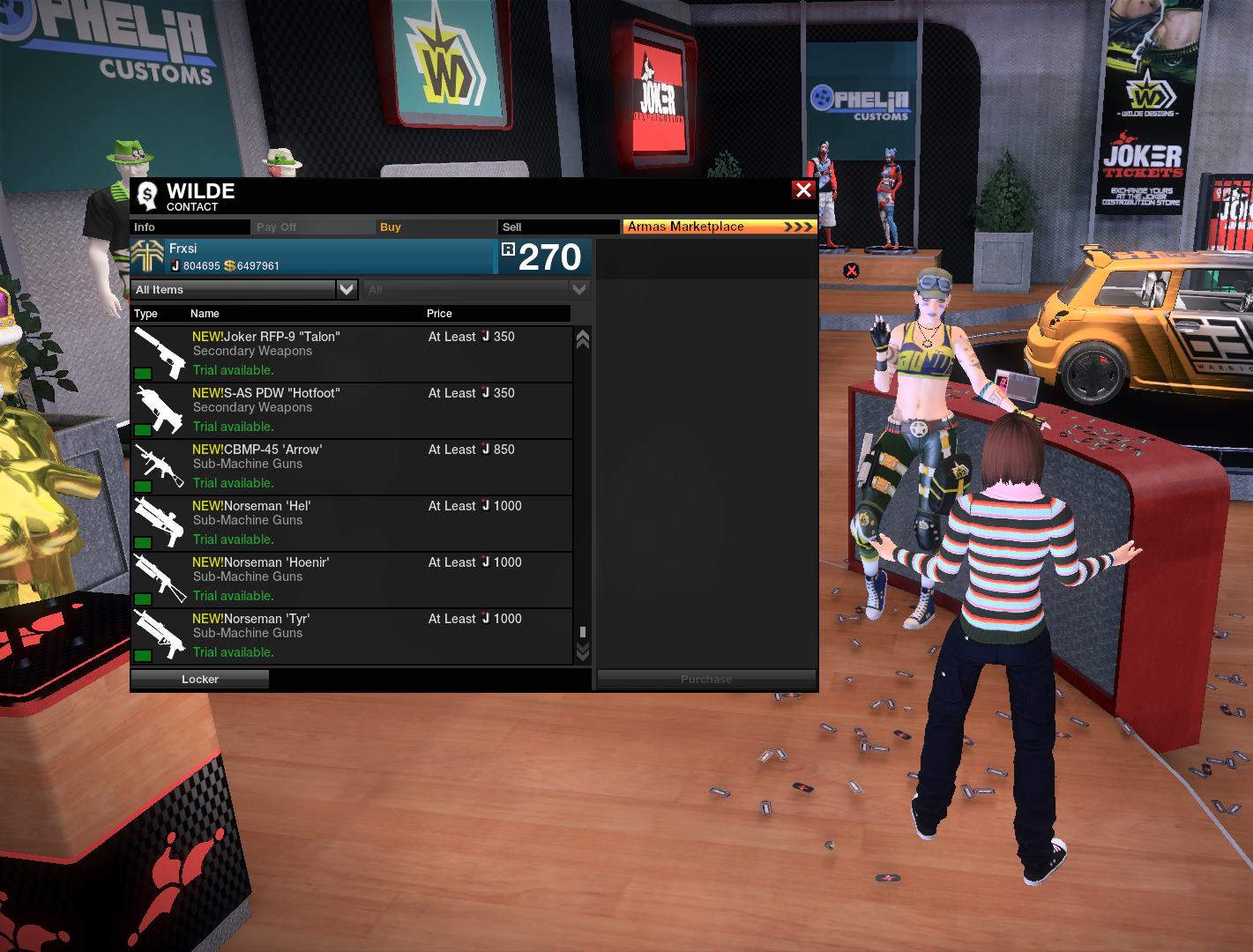Click the scroll-up arrows of the item list

pyautogui.click(x=582, y=339)
